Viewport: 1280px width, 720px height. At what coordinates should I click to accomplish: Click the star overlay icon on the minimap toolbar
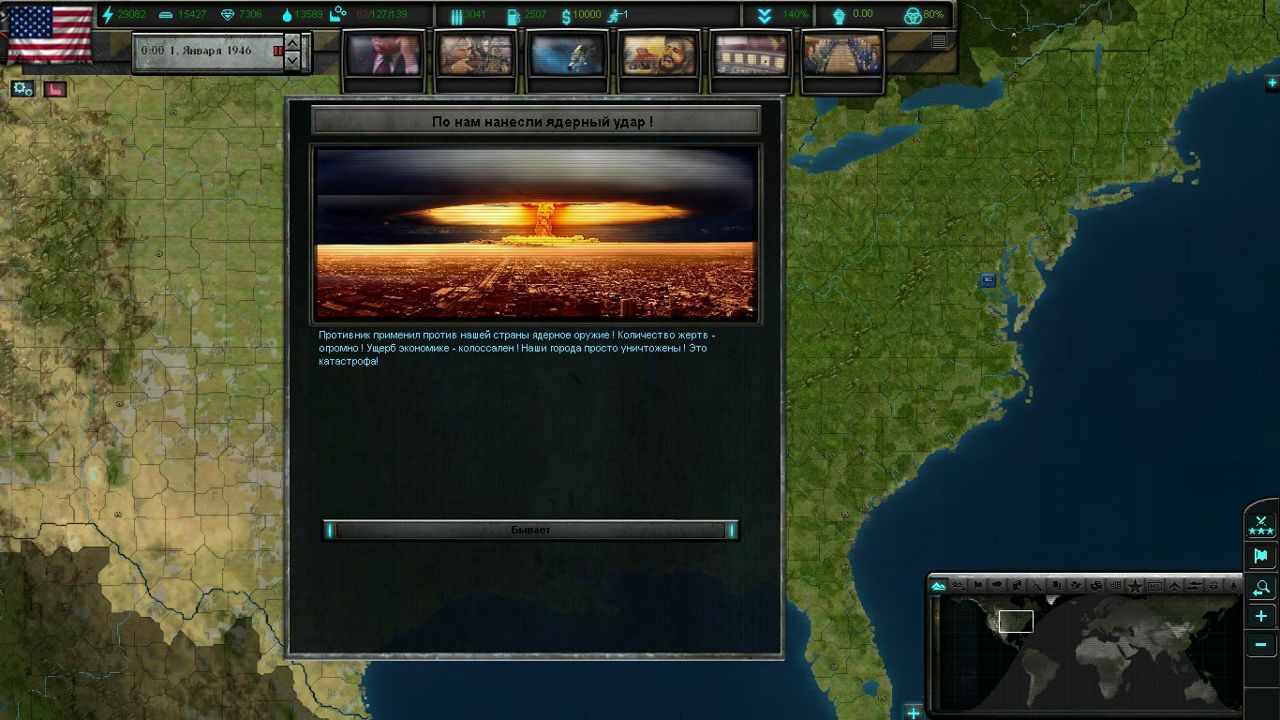point(1135,585)
